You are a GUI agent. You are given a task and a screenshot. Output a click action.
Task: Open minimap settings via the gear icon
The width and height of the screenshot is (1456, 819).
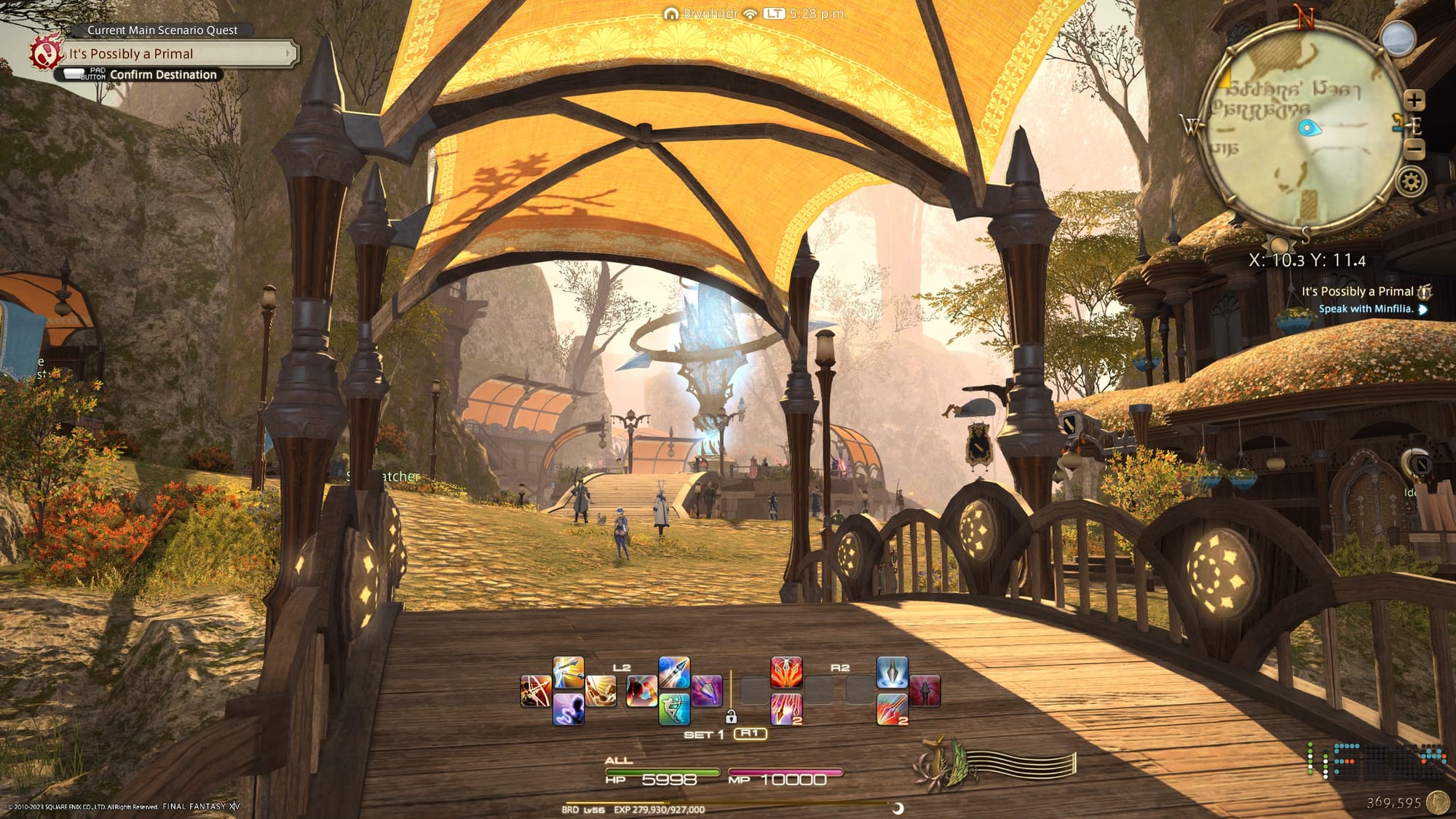pyautogui.click(x=1411, y=181)
